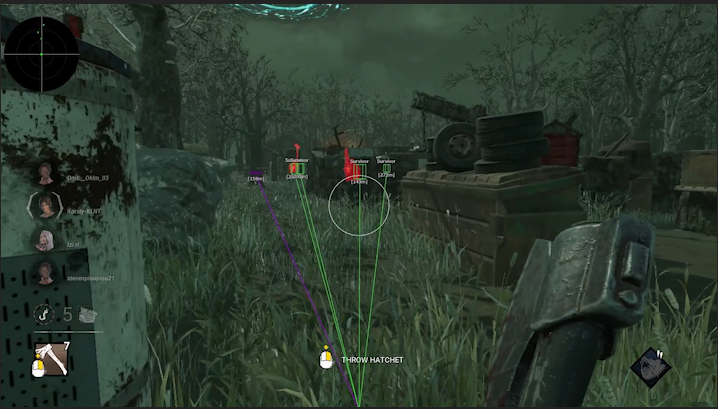Select survivor Onik_Okim_03's portrait
The height and width of the screenshot is (409, 718).
click(45, 173)
